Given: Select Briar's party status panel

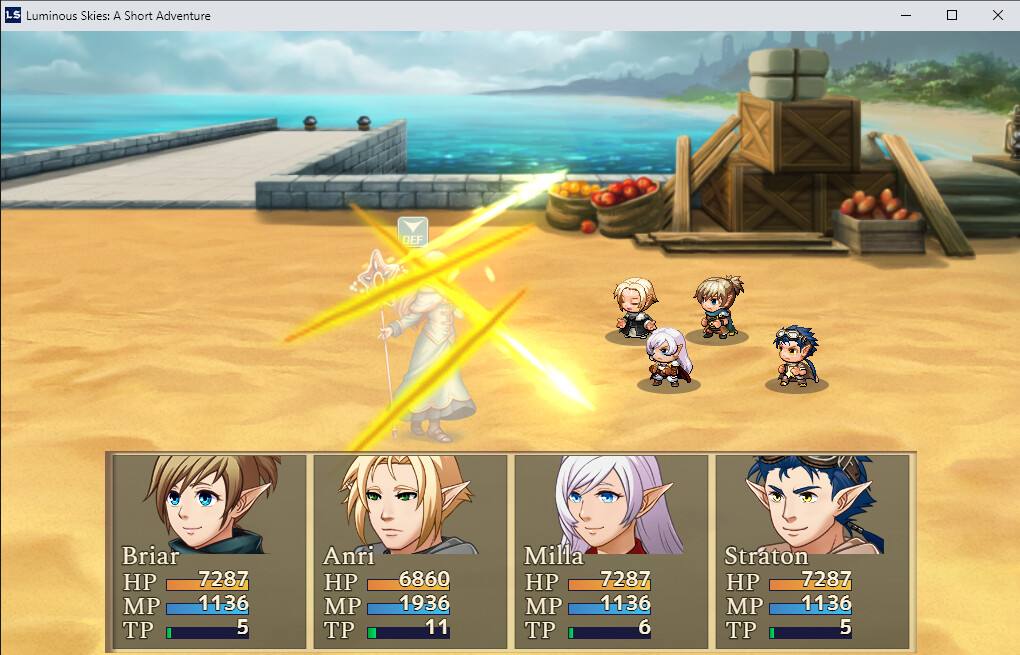Looking at the screenshot, I should pyautogui.click(x=209, y=551).
